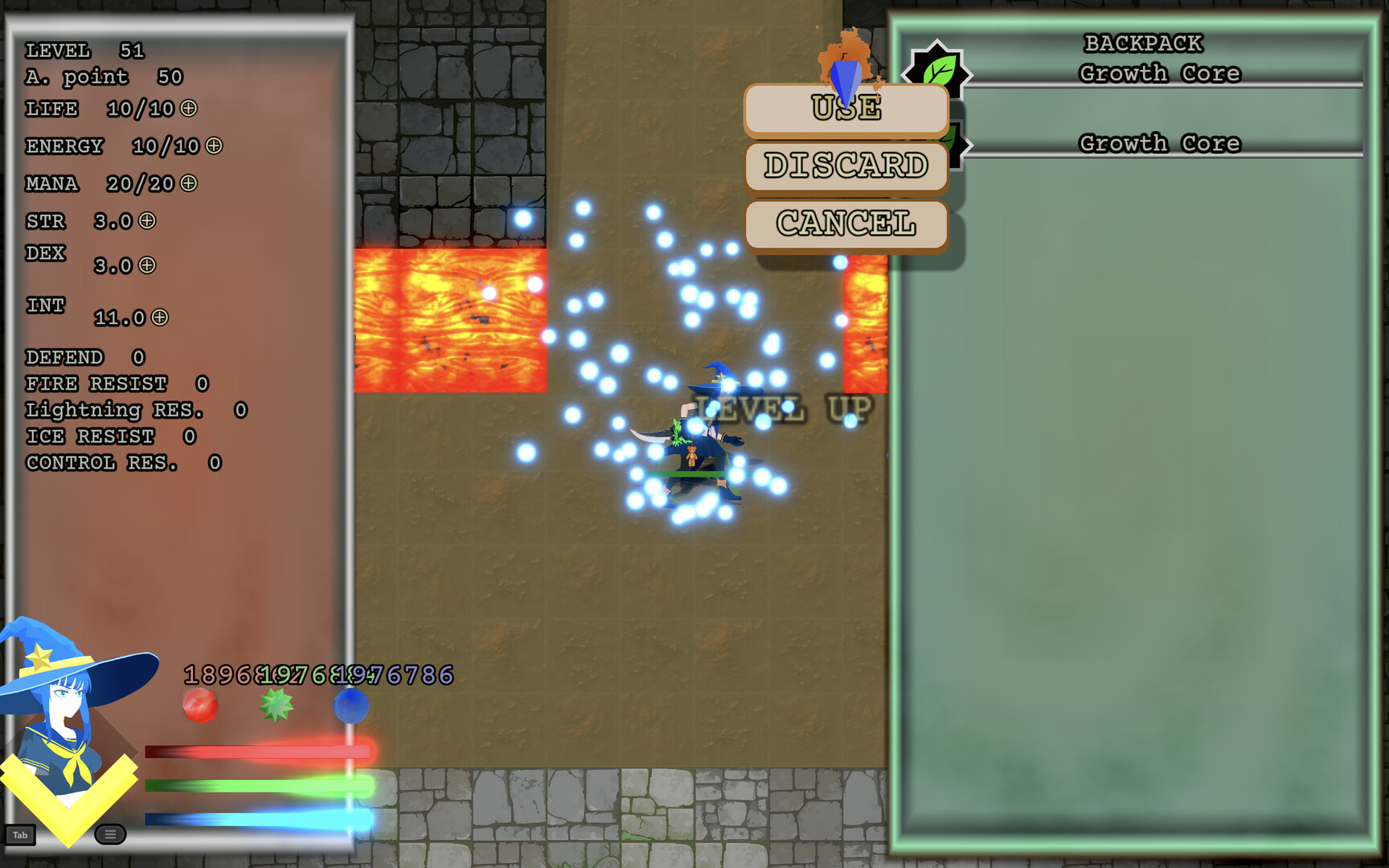
Task: Click the green spiky energy orb
Action: pyautogui.click(x=276, y=706)
